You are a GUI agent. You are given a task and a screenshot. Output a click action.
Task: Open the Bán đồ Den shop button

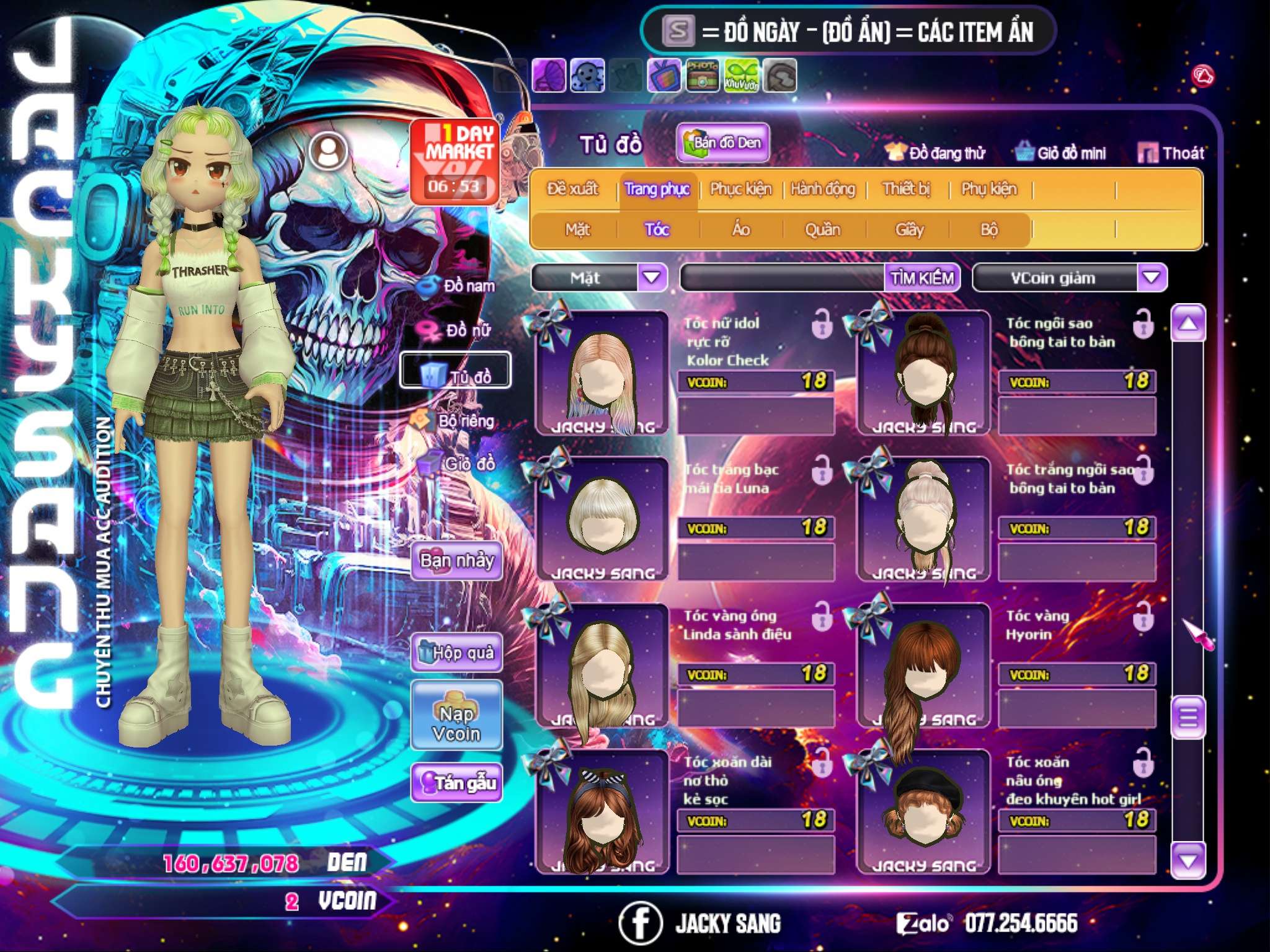[723, 143]
